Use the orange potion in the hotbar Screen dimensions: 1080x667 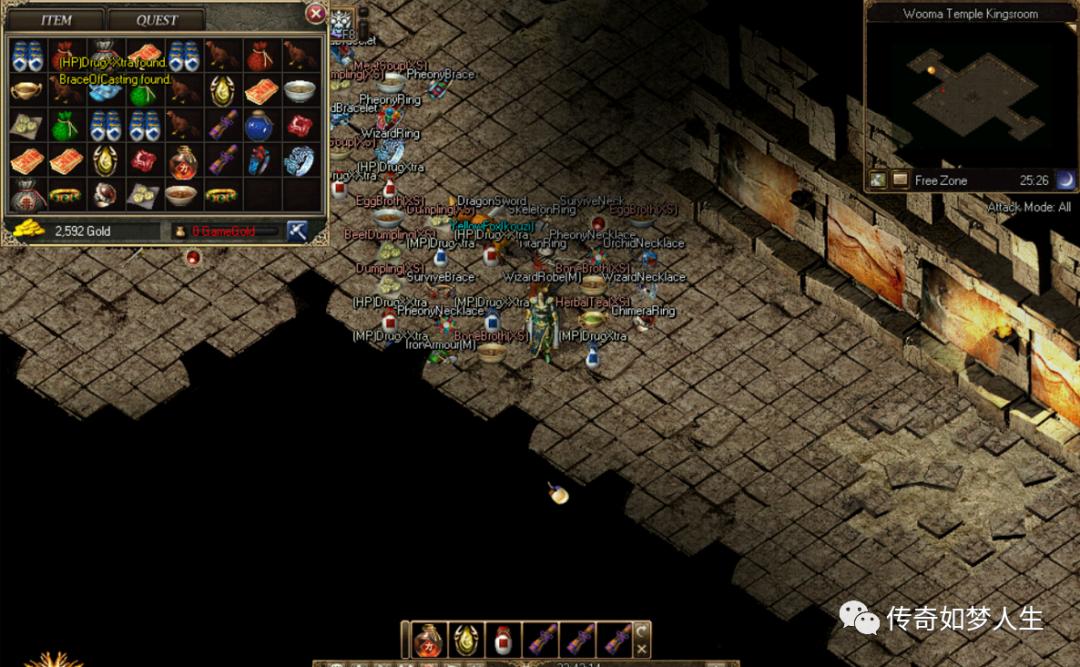click(x=429, y=639)
